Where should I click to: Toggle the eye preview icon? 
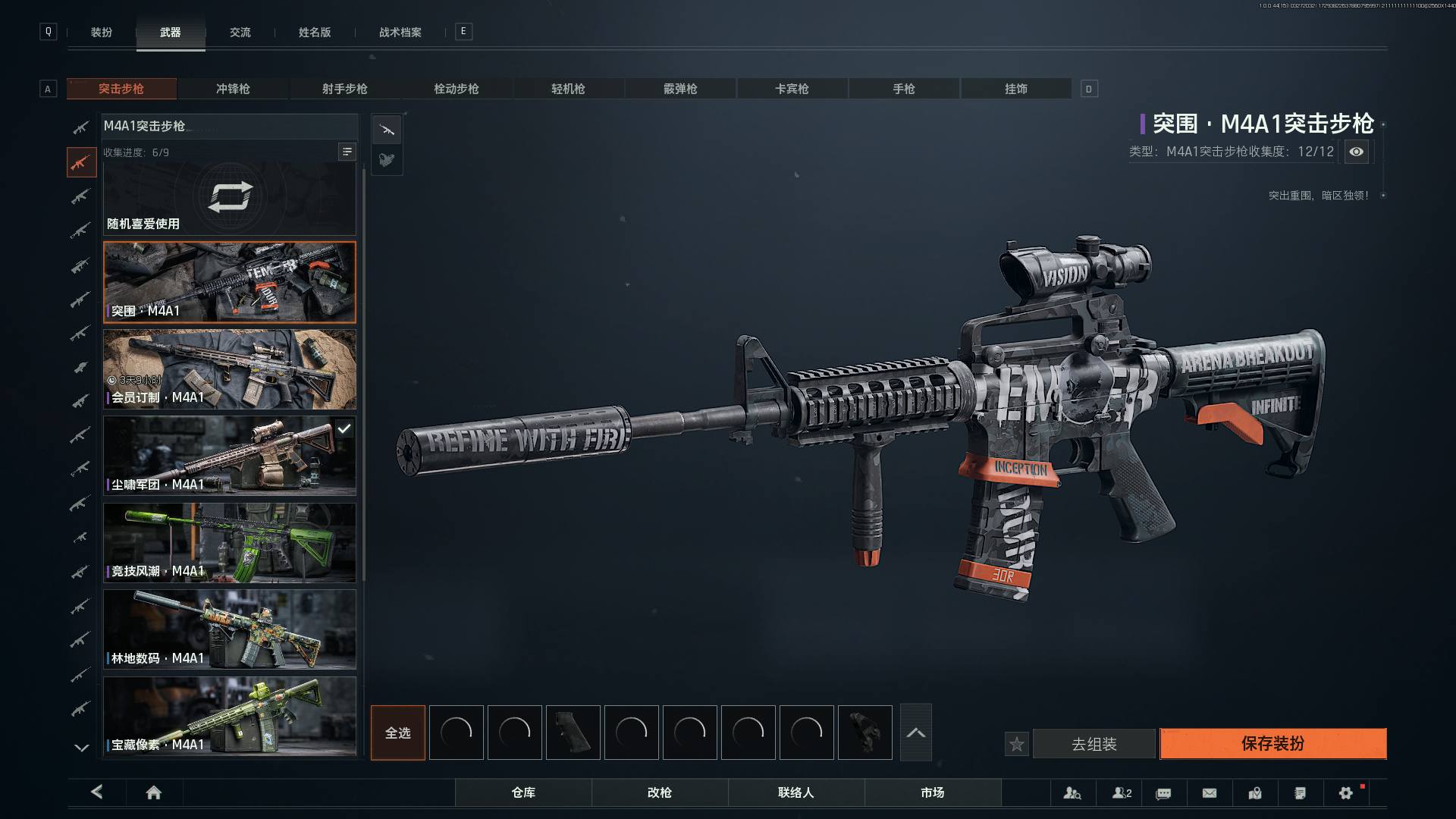click(1356, 152)
